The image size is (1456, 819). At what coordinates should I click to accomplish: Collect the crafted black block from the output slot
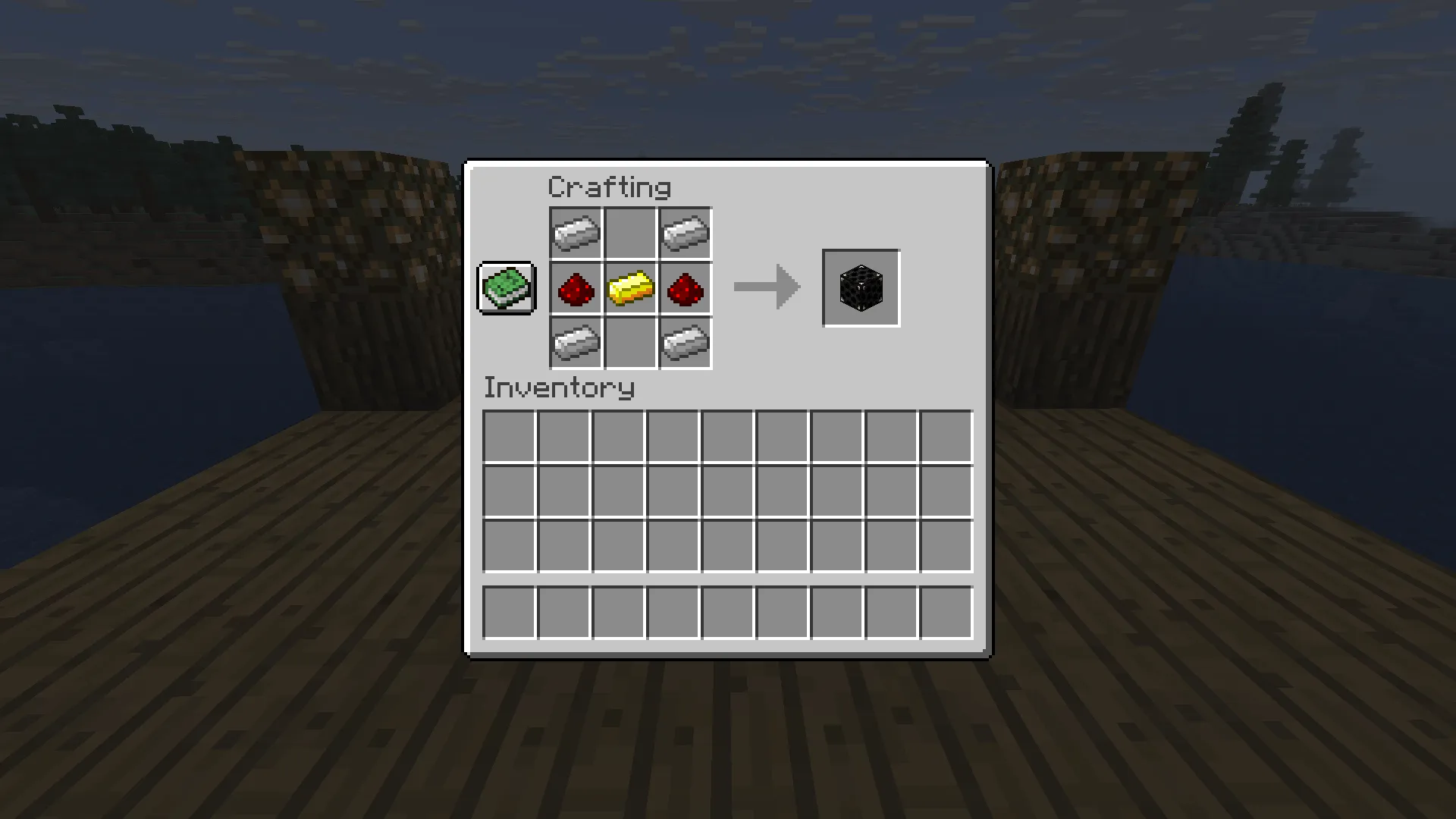[861, 288]
